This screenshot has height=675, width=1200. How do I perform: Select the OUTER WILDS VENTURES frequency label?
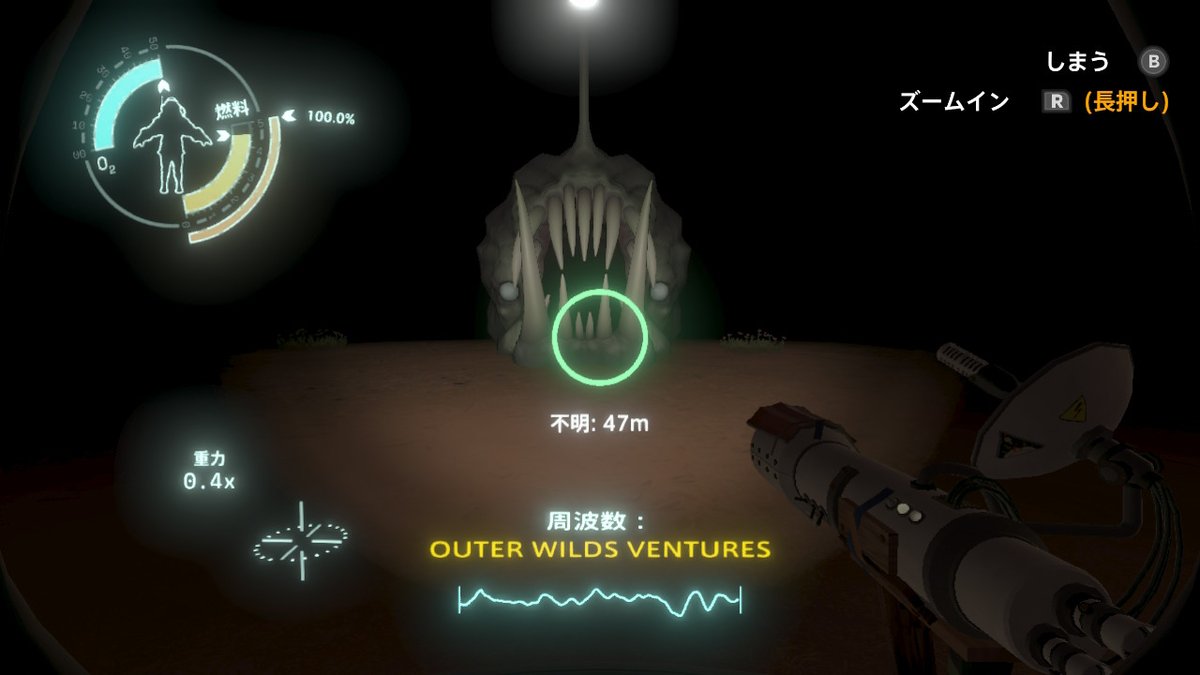599,549
